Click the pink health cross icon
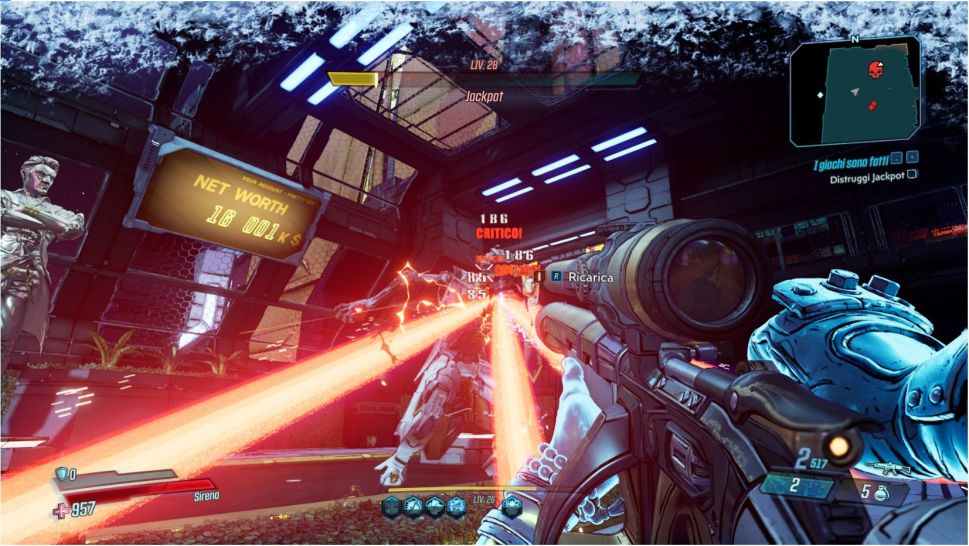This screenshot has height=546, width=969. (58, 510)
